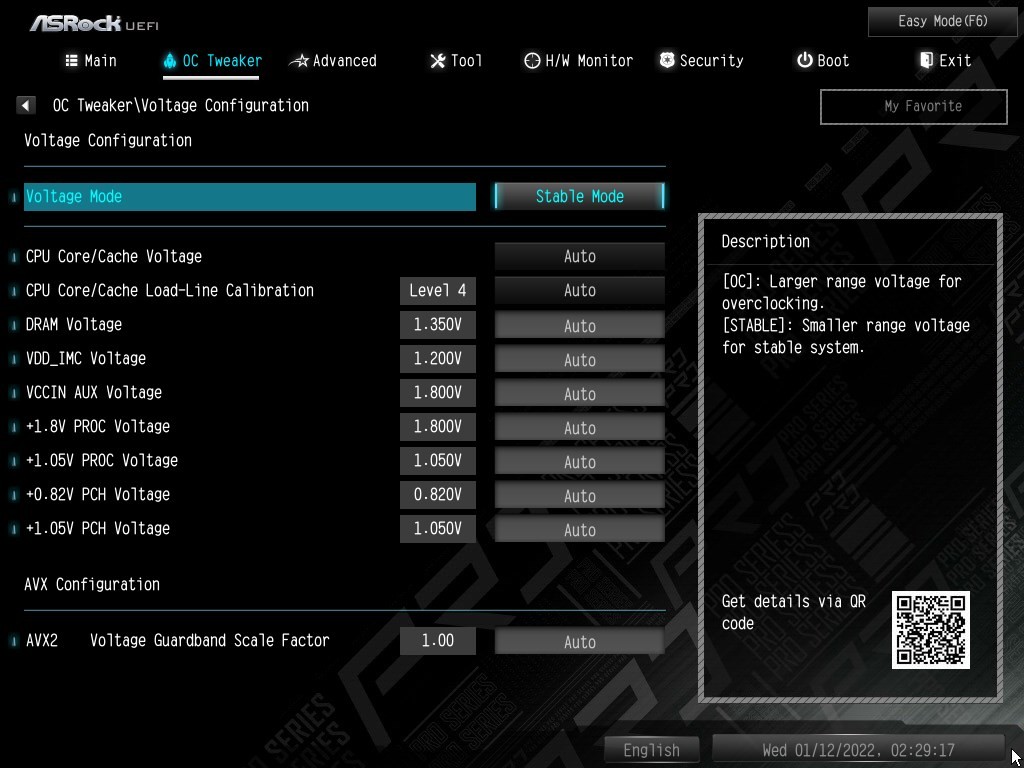This screenshot has height=768, width=1024.
Task: Adjust AVX2 Voltage Guardband Scale Factor Auto field
Action: 579,641
